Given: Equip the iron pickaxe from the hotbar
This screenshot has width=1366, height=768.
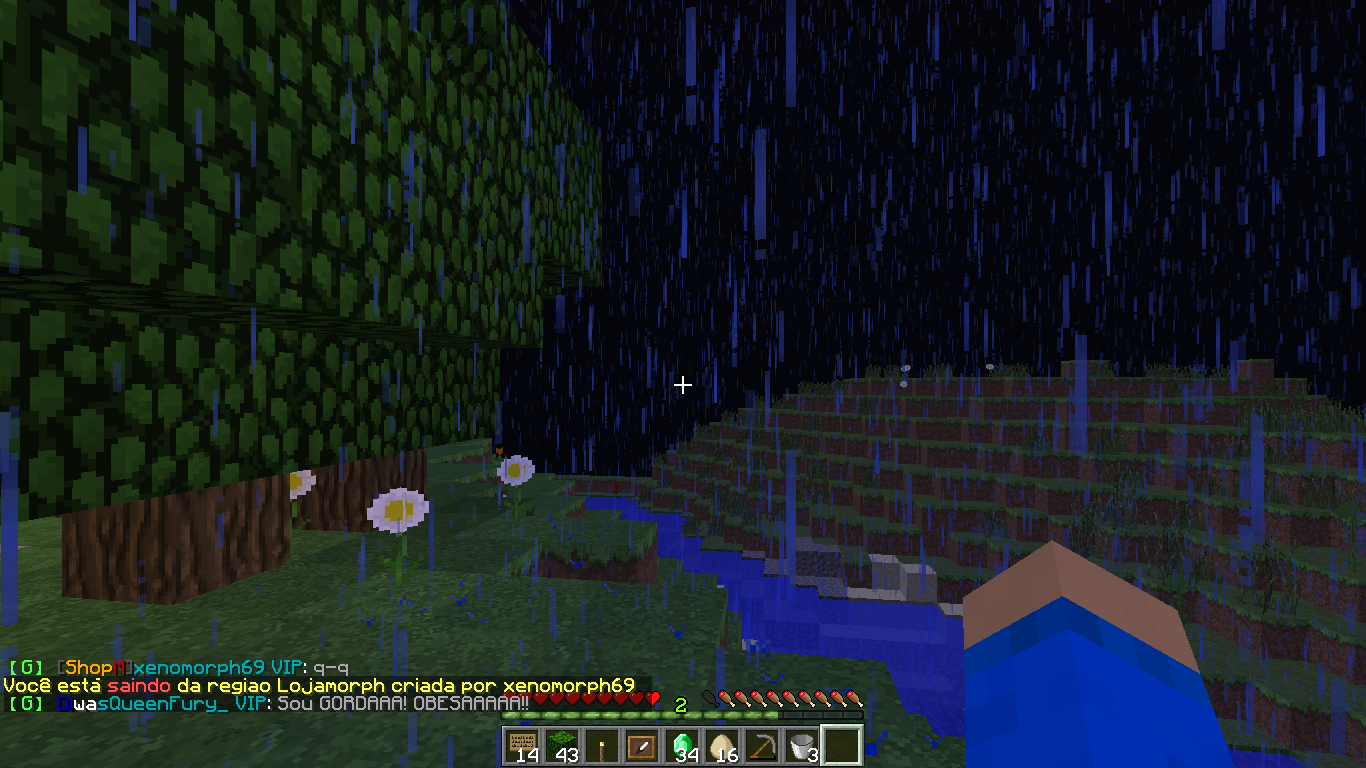Looking at the screenshot, I should pyautogui.click(x=762, y=745).
